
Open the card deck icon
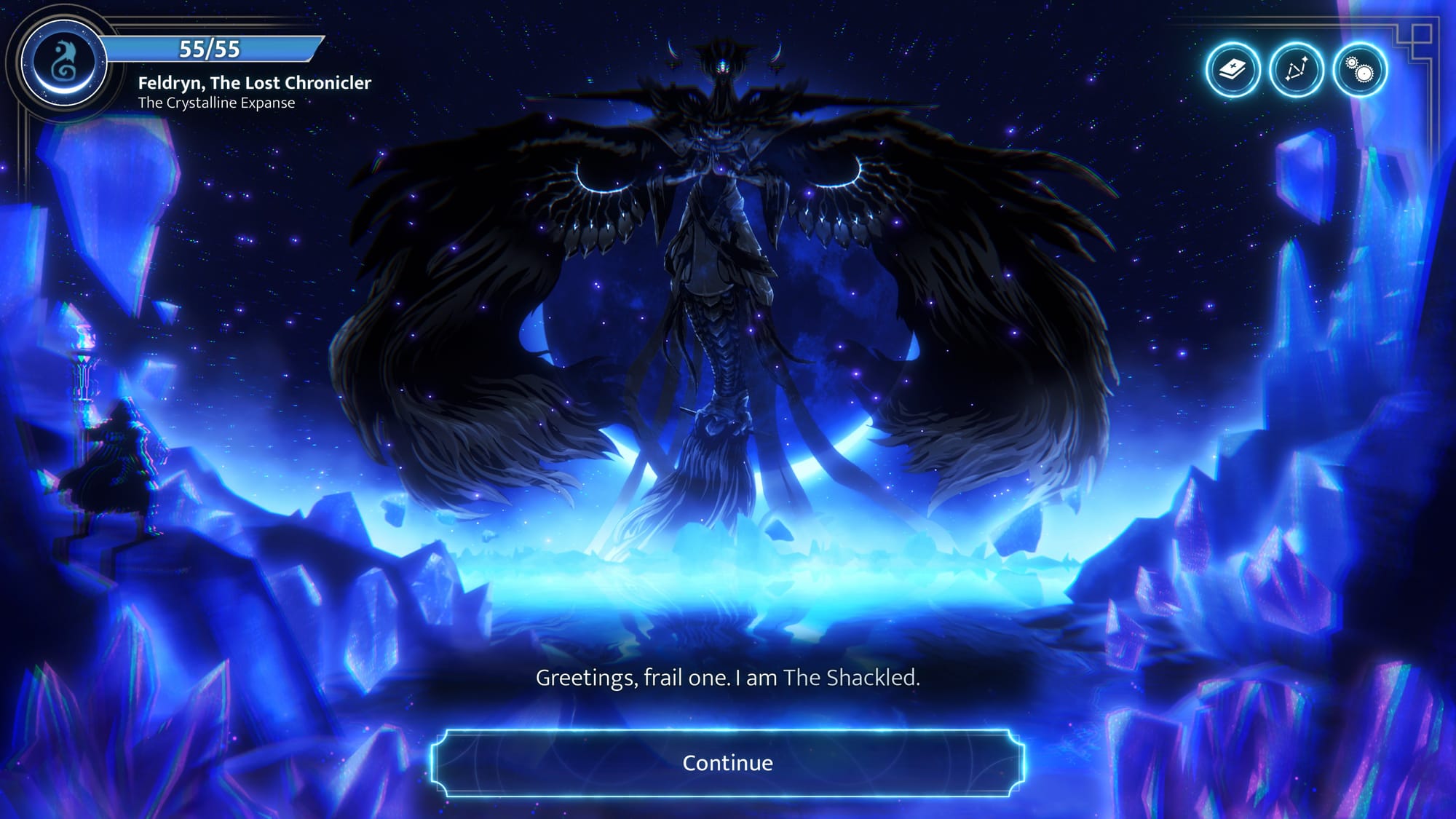[x=1233, y=70]
